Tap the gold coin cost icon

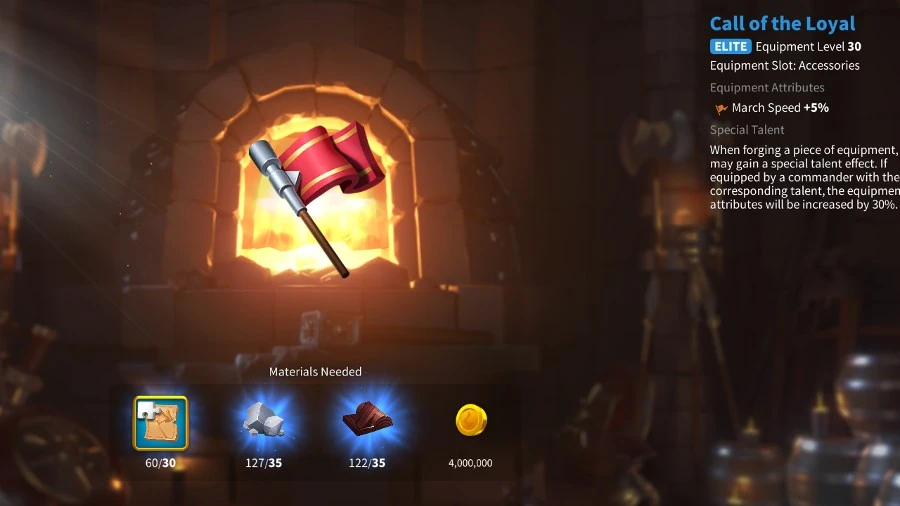(x=470, y=421)
